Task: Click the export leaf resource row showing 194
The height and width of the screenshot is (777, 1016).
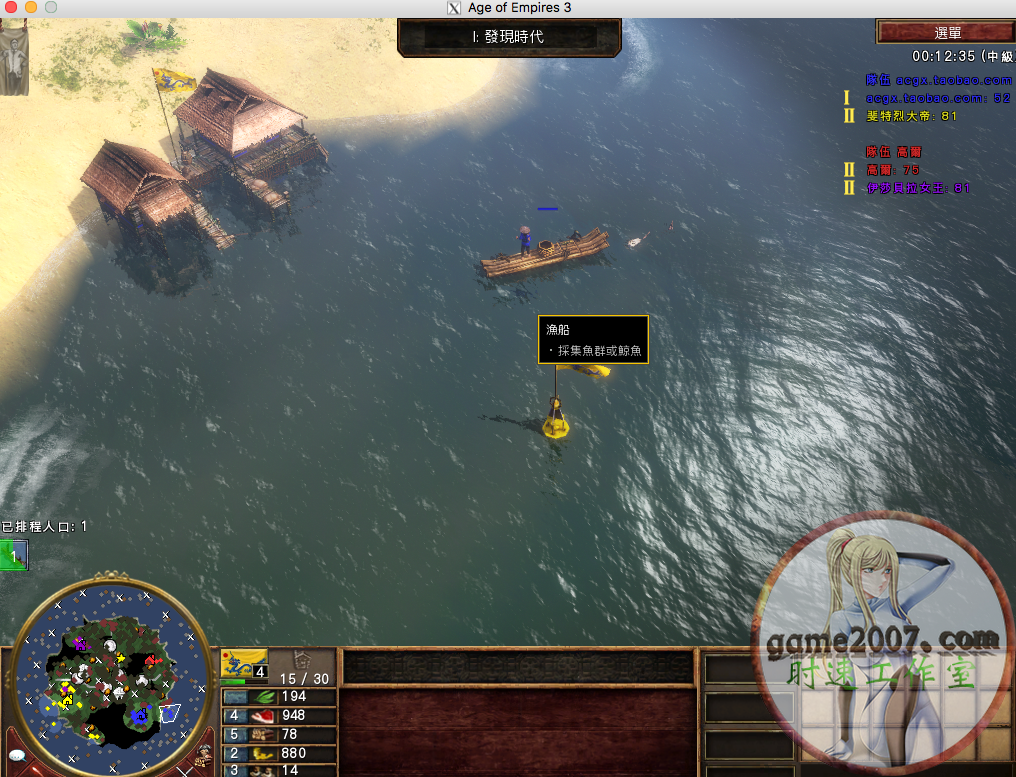Action: click(278, 697)
